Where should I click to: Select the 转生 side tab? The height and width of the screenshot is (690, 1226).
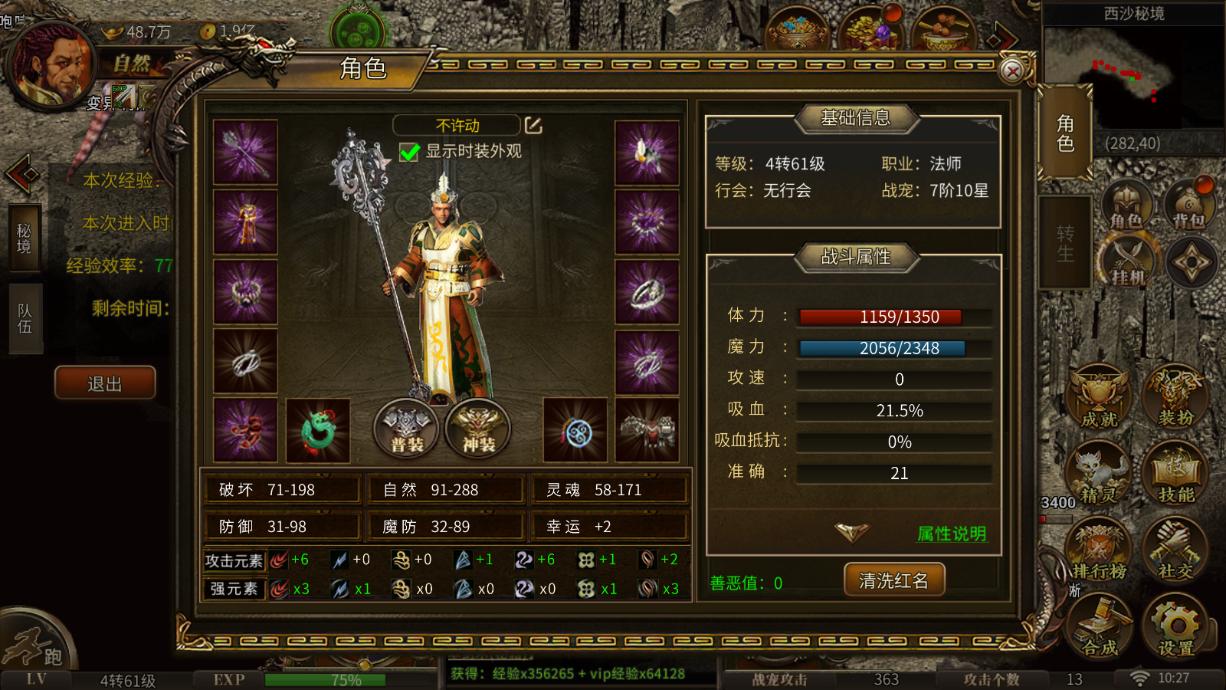[1065, 243]
